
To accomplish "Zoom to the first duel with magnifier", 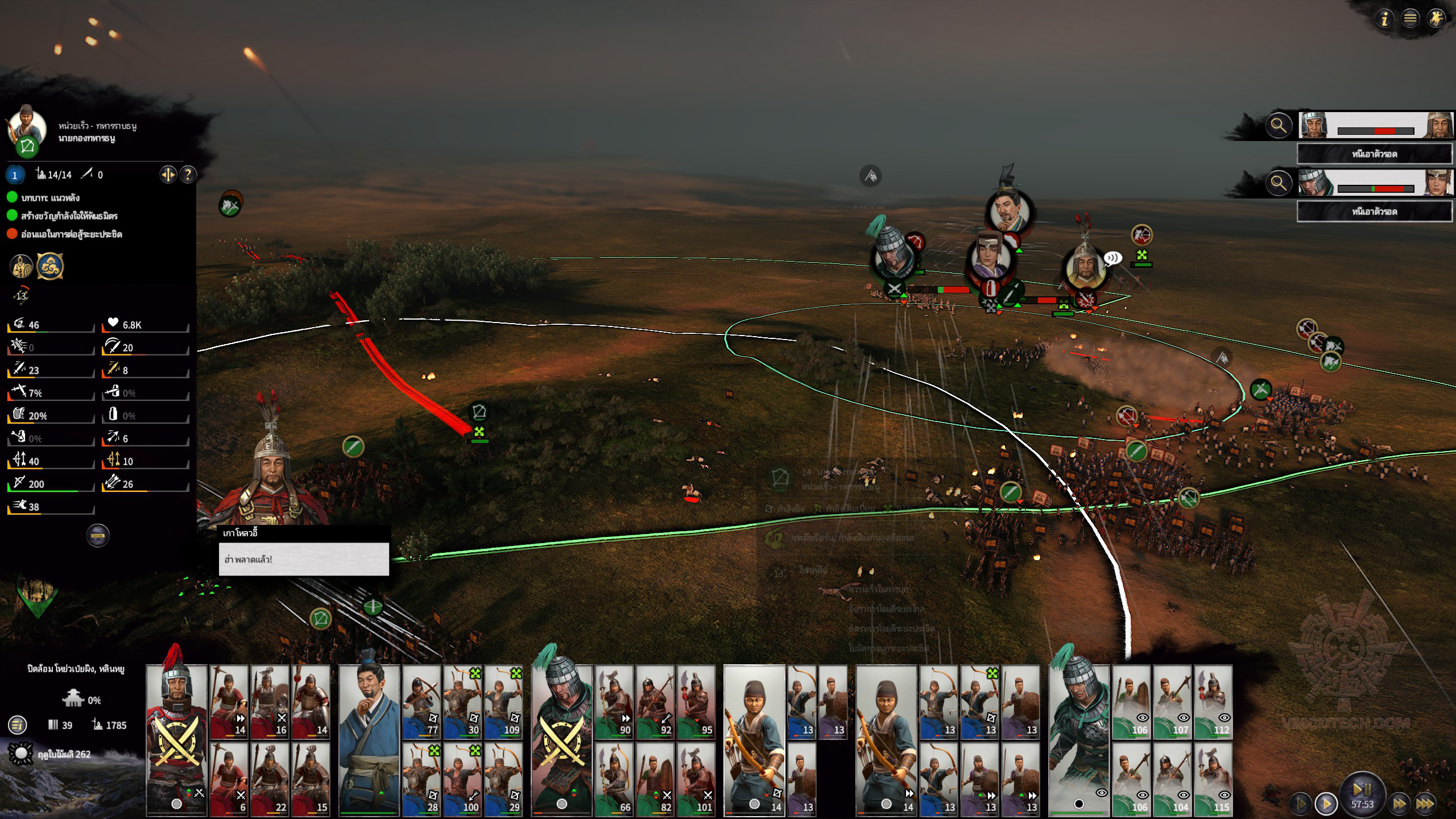I will 1279,125.
